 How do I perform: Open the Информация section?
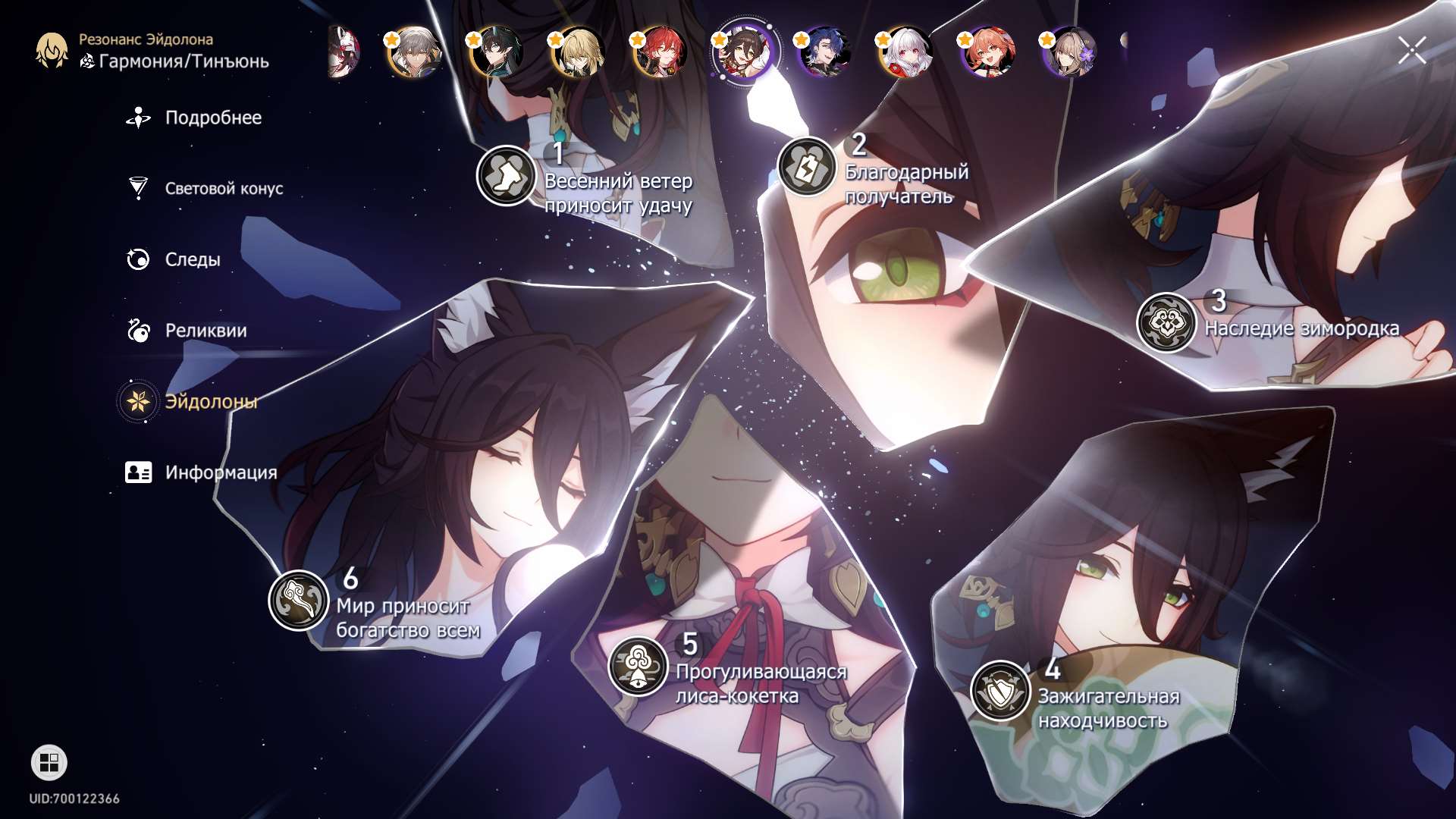coord(220,472)
